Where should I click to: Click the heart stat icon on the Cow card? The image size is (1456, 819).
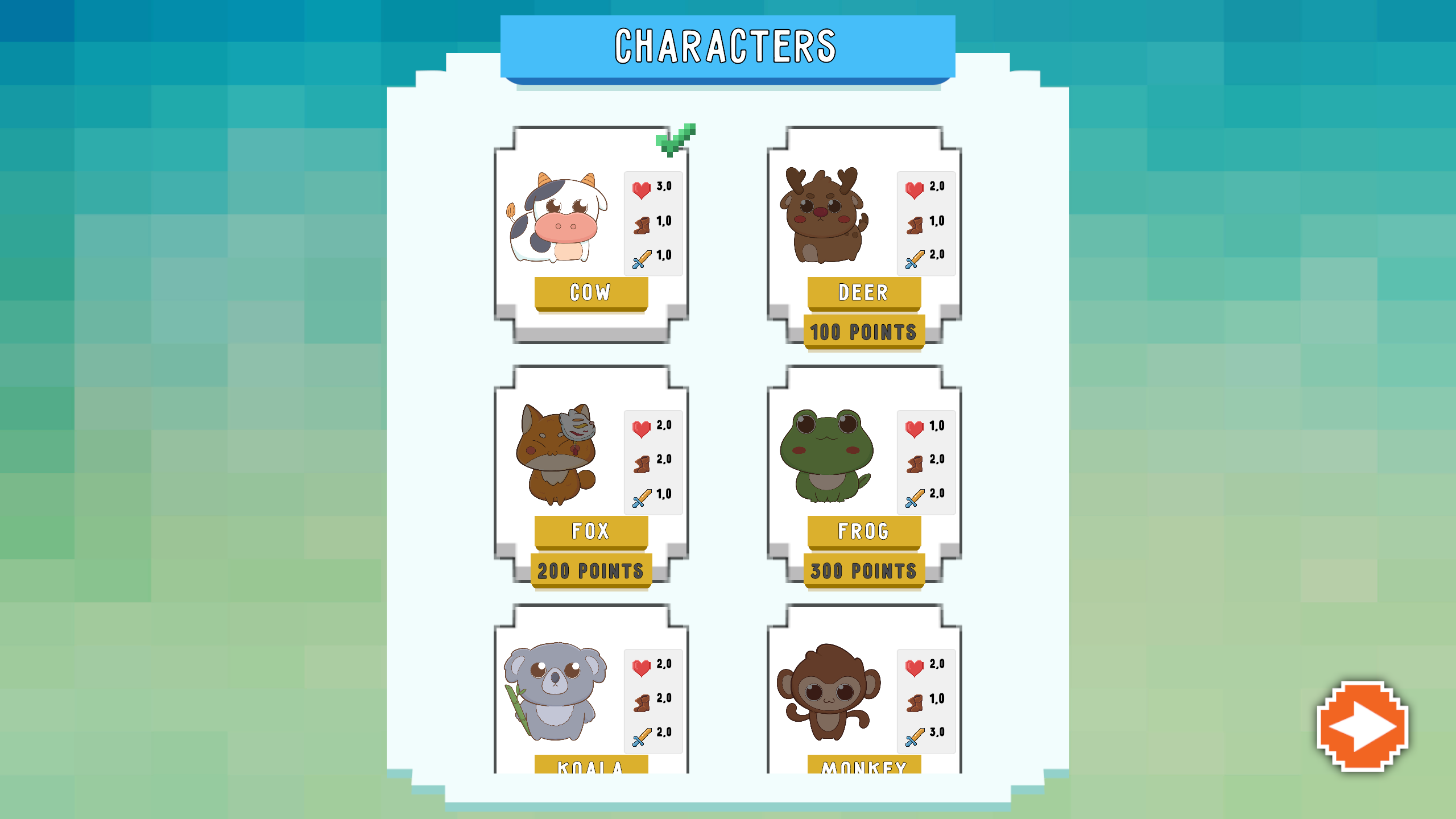point(641,188)
